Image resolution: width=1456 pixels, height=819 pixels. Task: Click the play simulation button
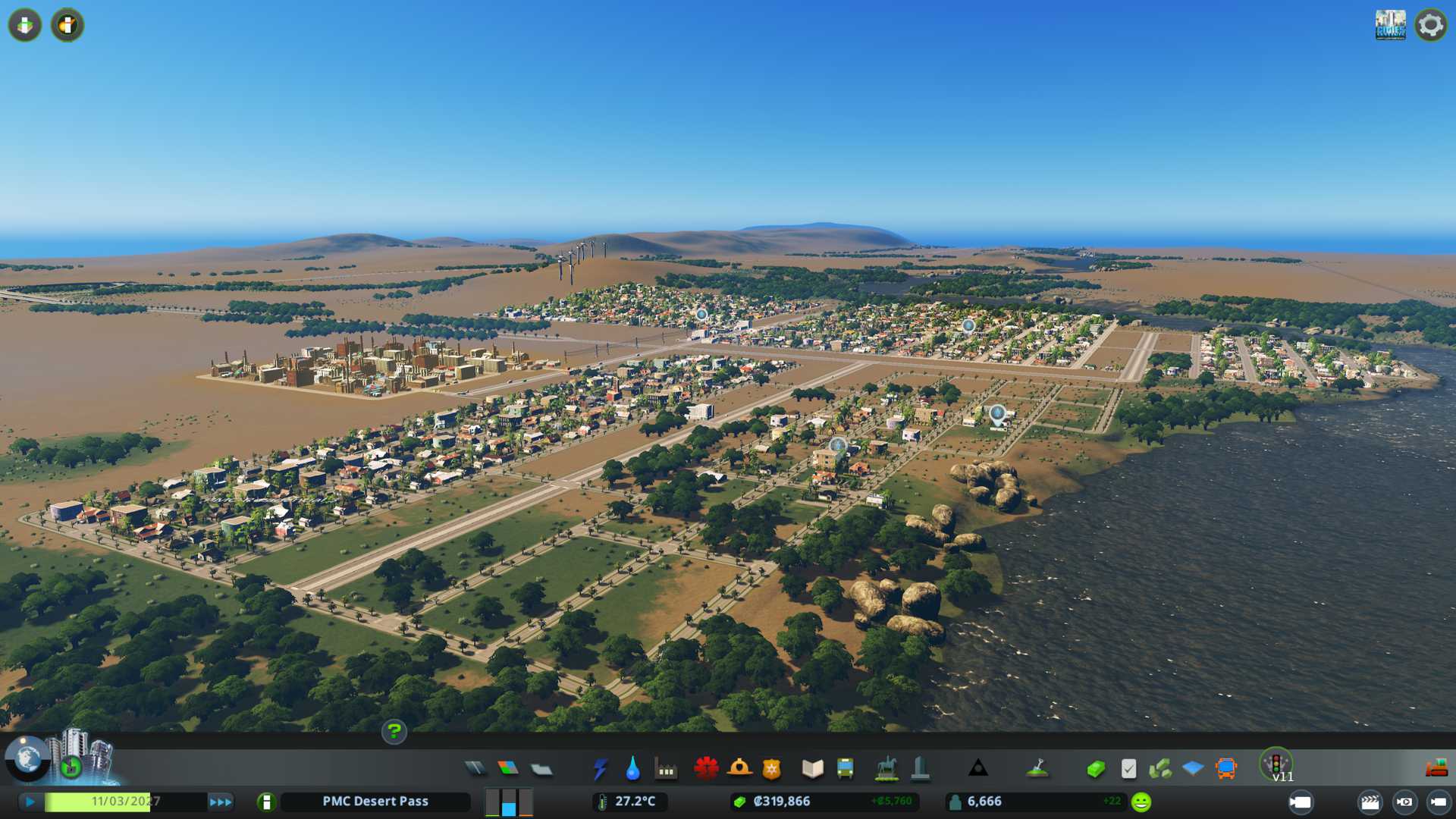pyautogui.click(x=30, y=802)
